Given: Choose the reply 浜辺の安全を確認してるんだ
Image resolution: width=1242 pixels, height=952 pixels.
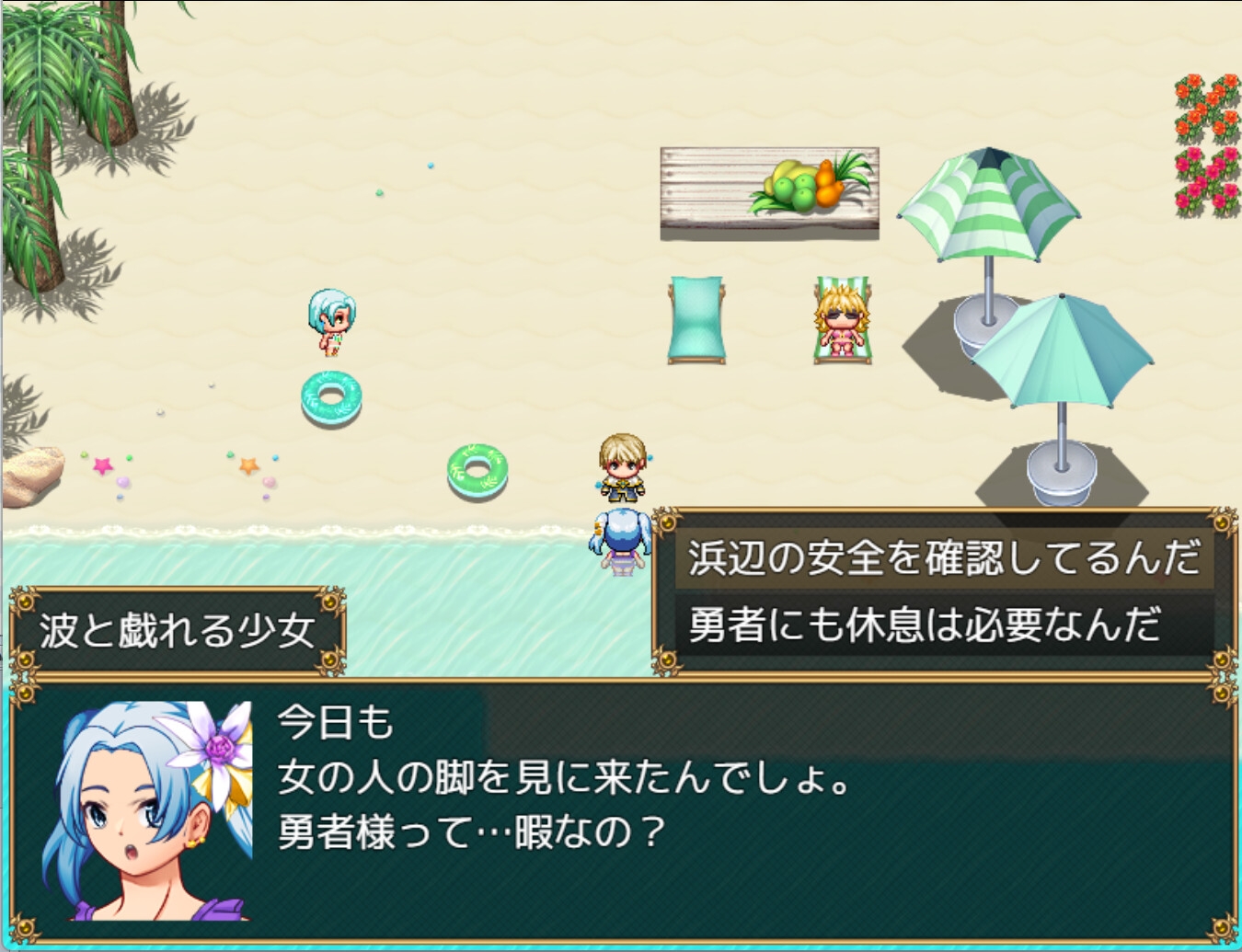Looking at the screenshot, I should 944,558.
